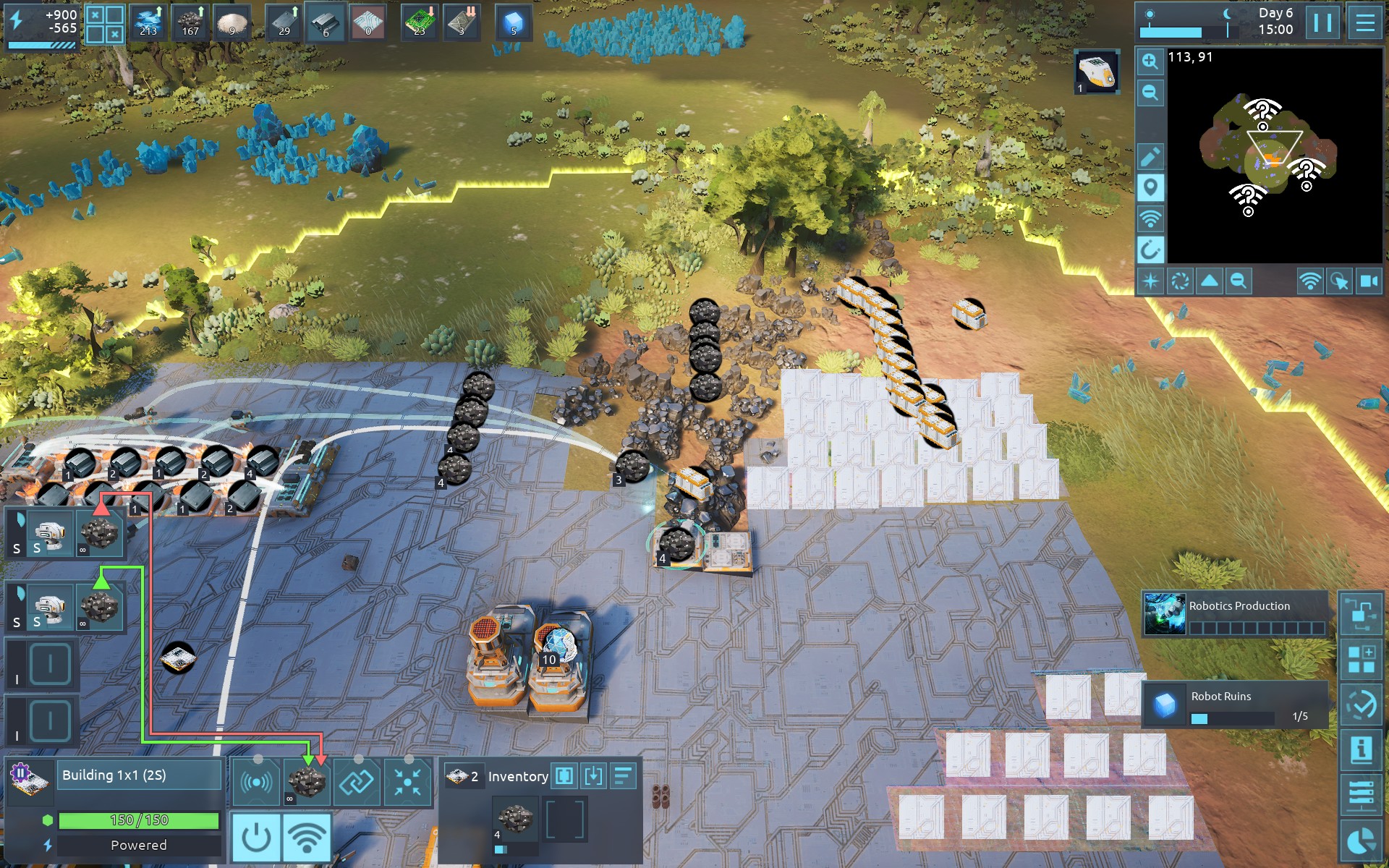Zoom out on the minimap
1389x868 pixels.
click(x=1150, y=93)
